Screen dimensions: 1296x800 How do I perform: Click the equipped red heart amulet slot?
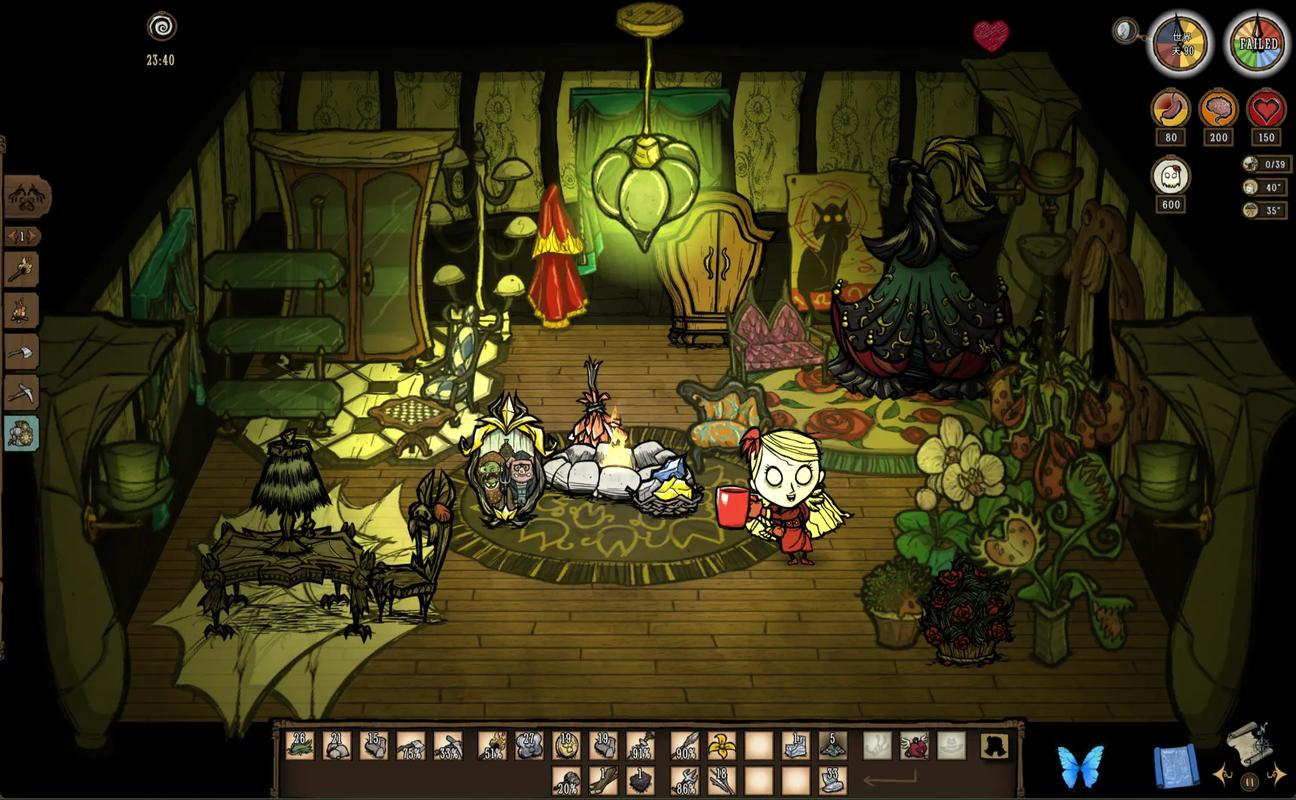(x=914, y=745)
